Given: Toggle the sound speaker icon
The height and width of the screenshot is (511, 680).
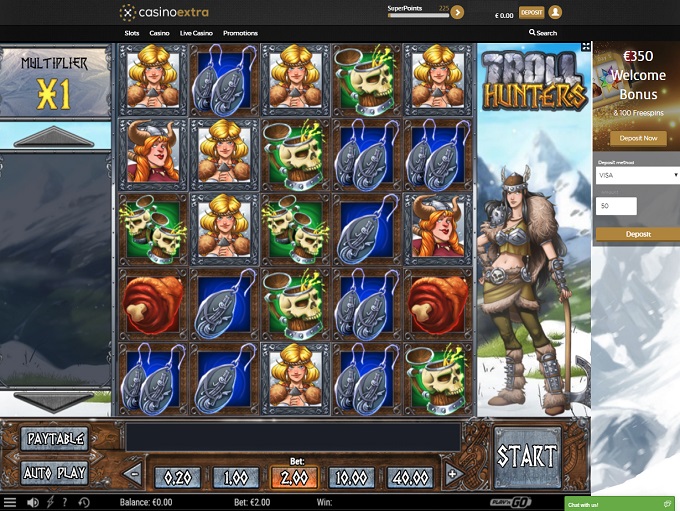Looking at the screenshot, I should 33,502.
